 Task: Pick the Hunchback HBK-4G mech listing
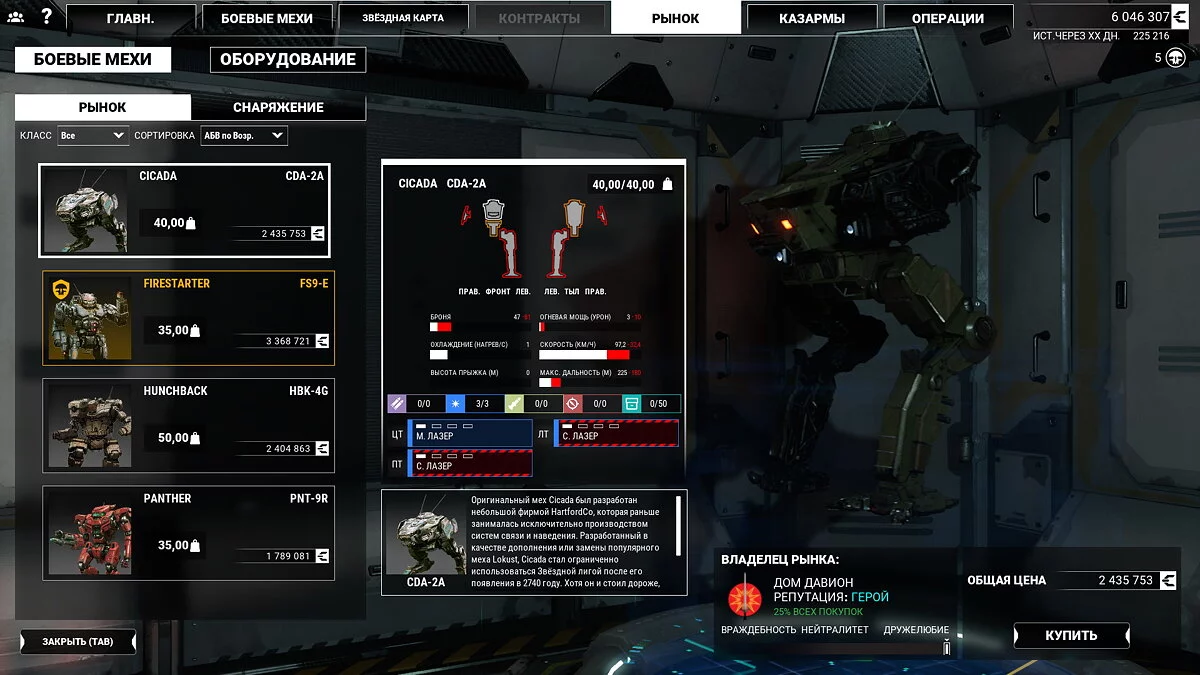click(189, 426)
